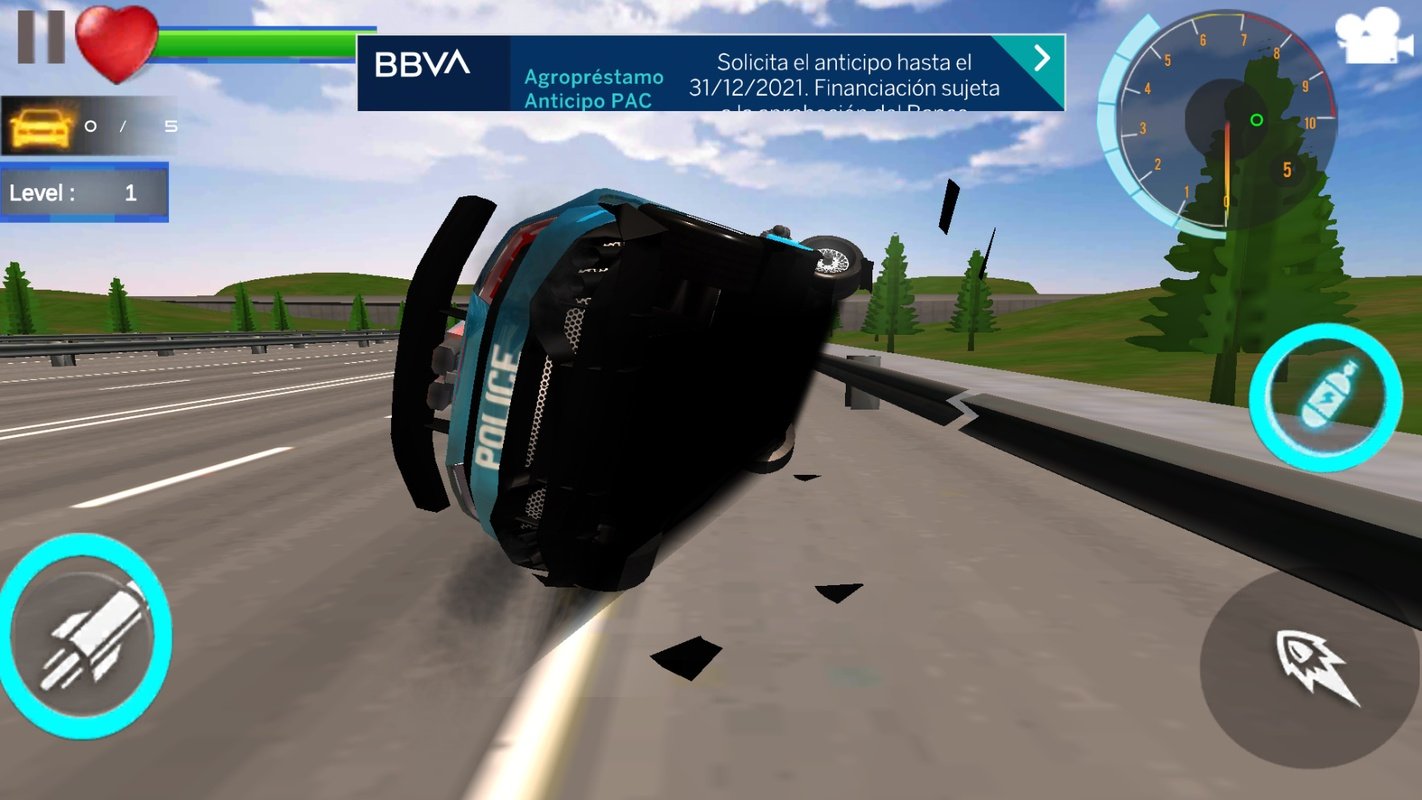Pause the game
Viewport: 1422px width, 800px height.
pyautogui.click(x=41, y=37)
